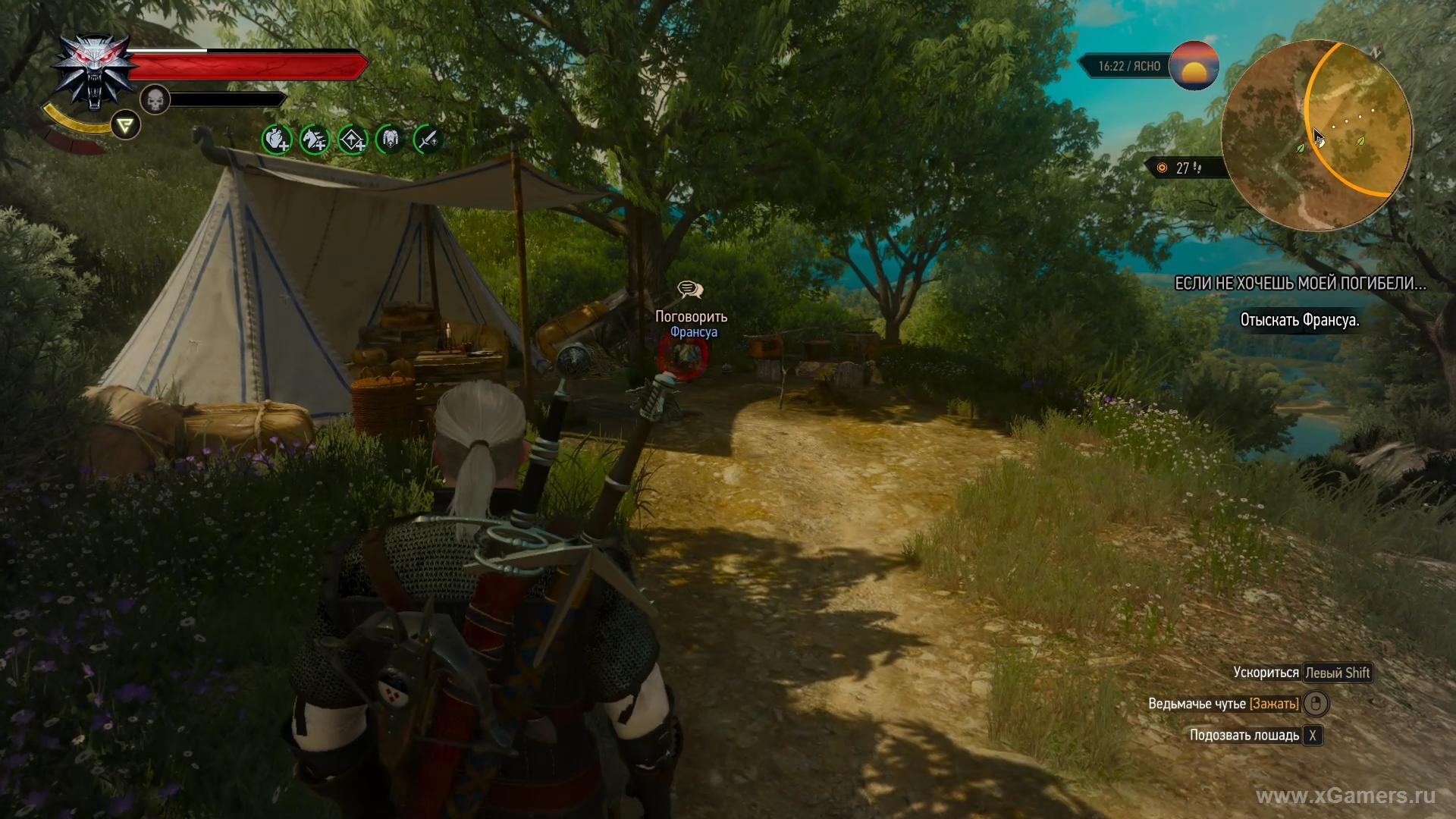The width and height of the screenshot is (1456, 819).
Task: Inspect the horse head buff icon
Action: [314, 139]
